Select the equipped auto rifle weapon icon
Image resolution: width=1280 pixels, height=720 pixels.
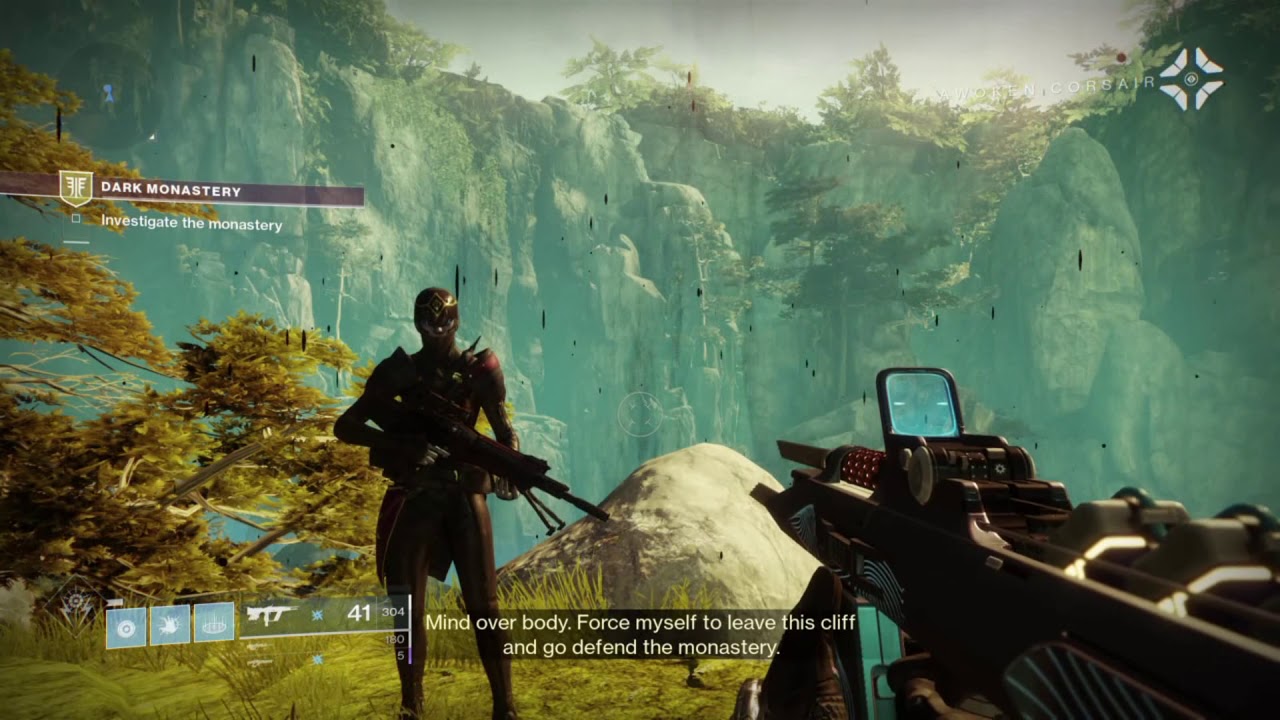pos(271,614)
